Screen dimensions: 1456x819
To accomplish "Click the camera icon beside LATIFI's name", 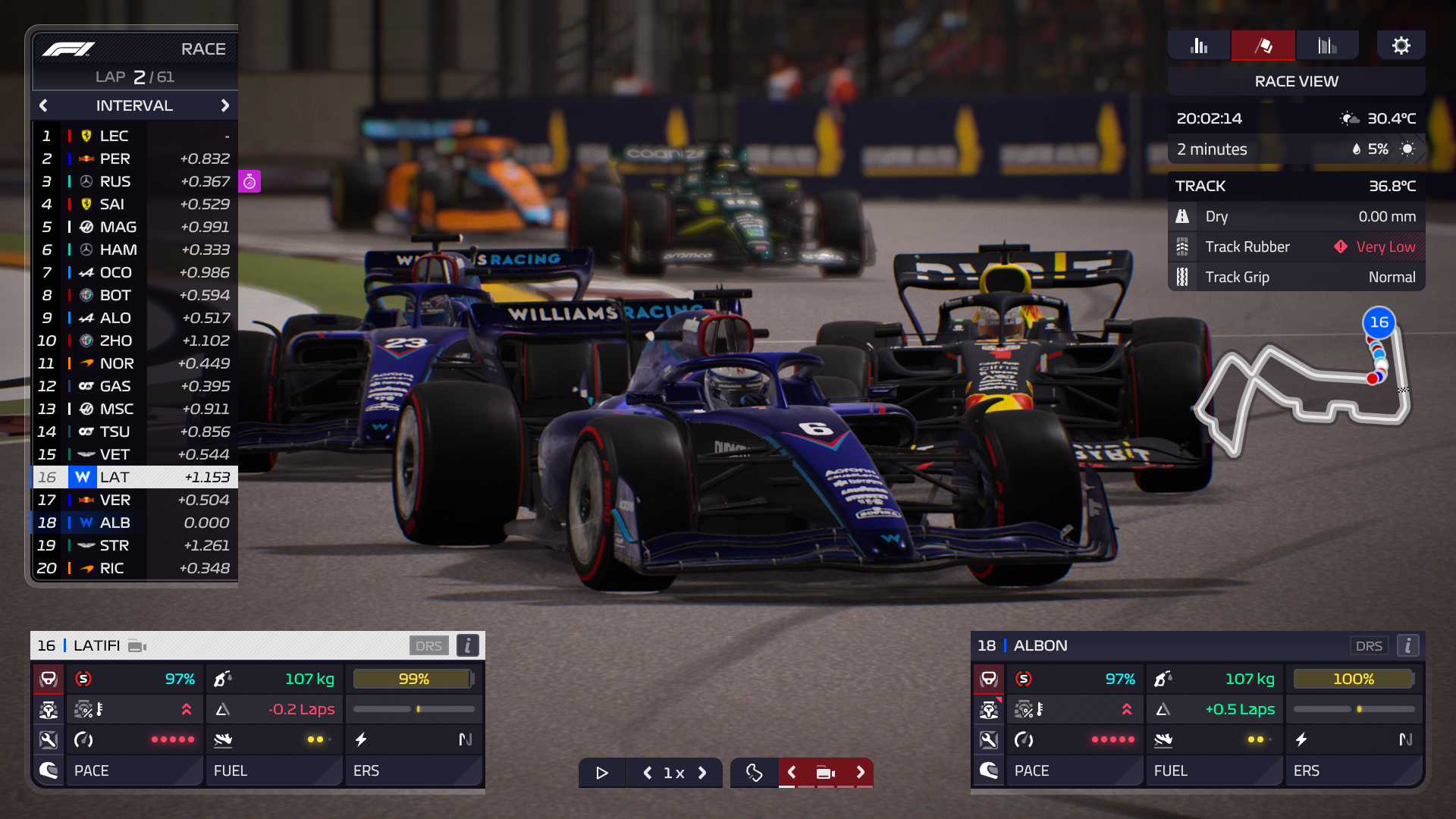I will coord(136,645).
